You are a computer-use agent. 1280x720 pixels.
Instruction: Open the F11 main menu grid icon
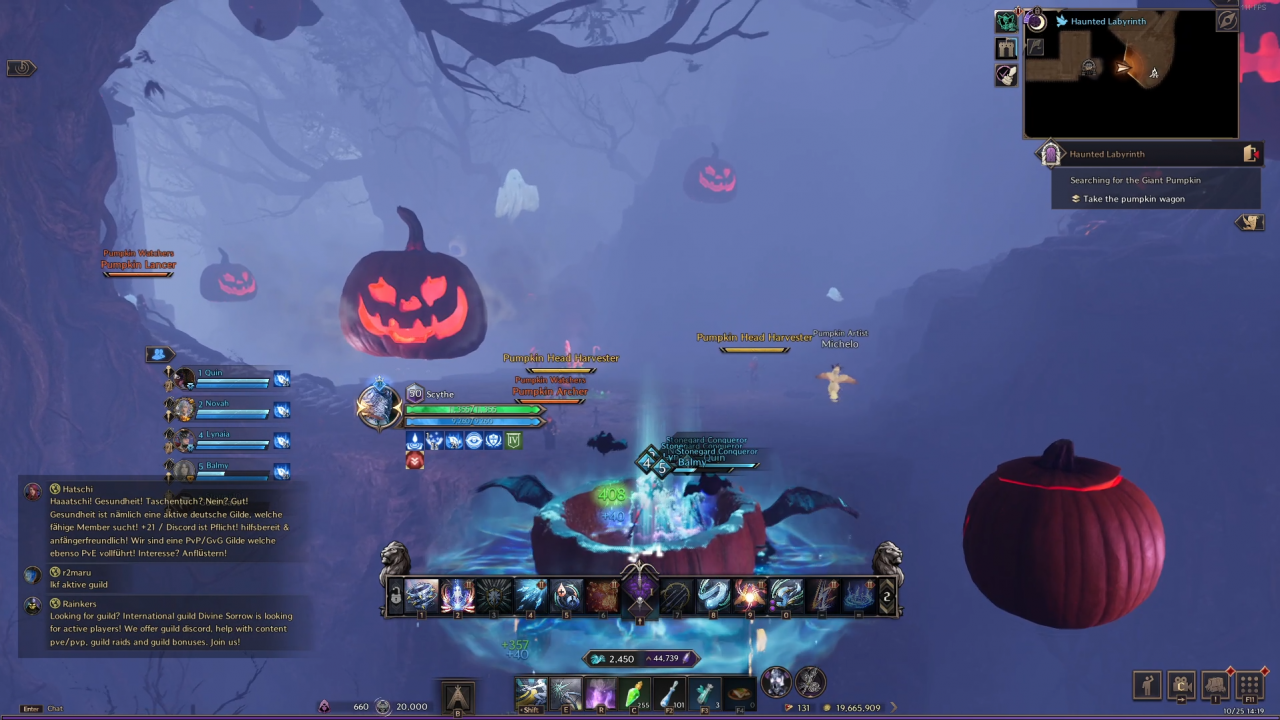click(x=1249, y=684)
